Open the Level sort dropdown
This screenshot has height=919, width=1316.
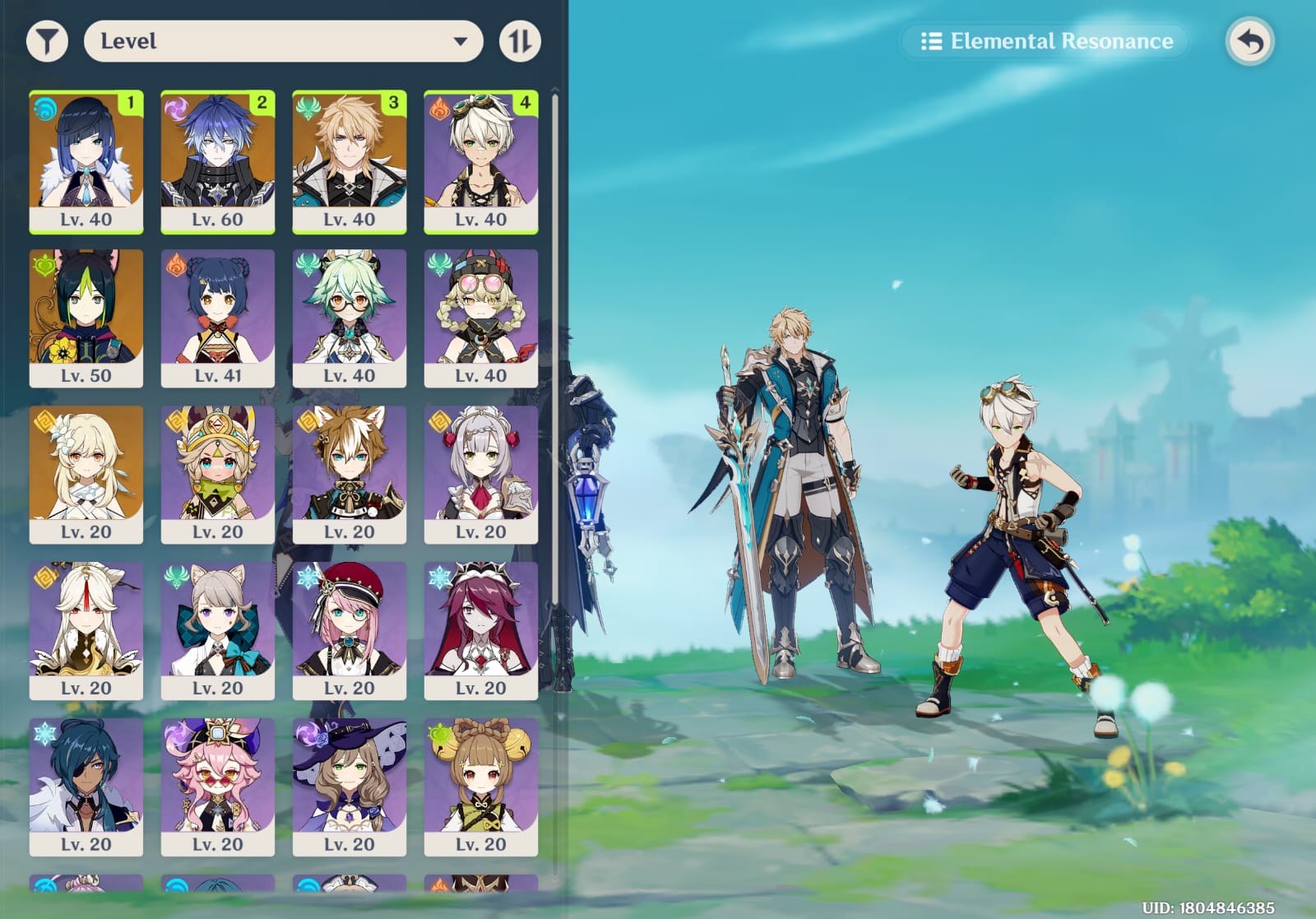coord(283,41)
